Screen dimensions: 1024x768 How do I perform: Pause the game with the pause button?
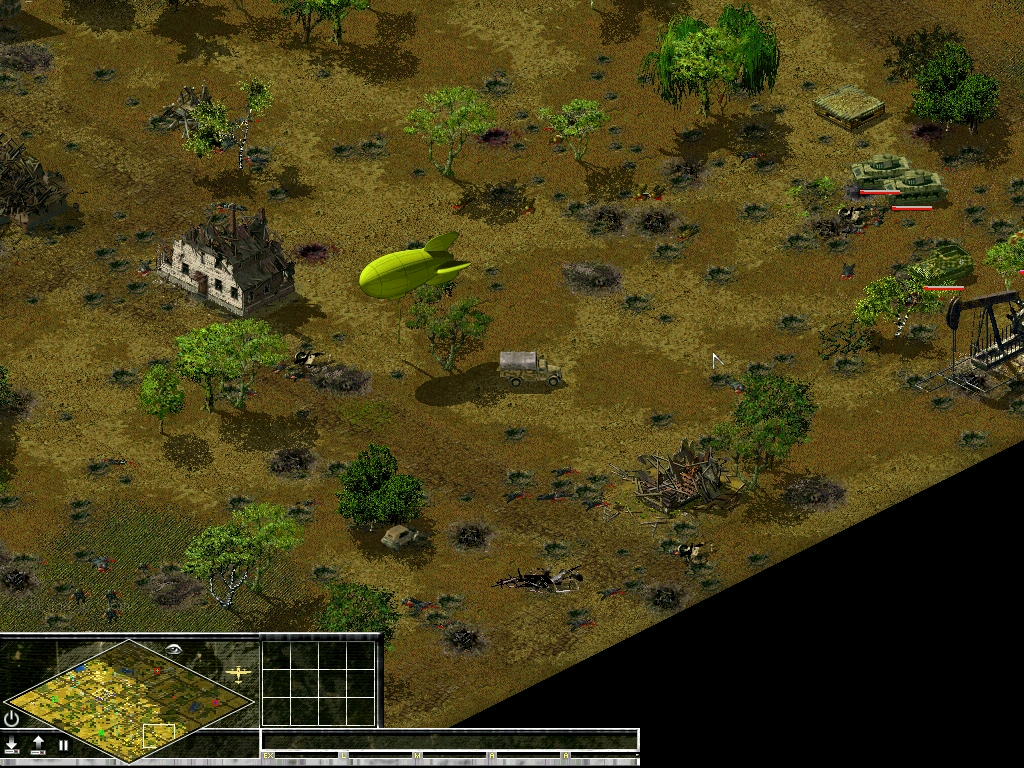63,745
